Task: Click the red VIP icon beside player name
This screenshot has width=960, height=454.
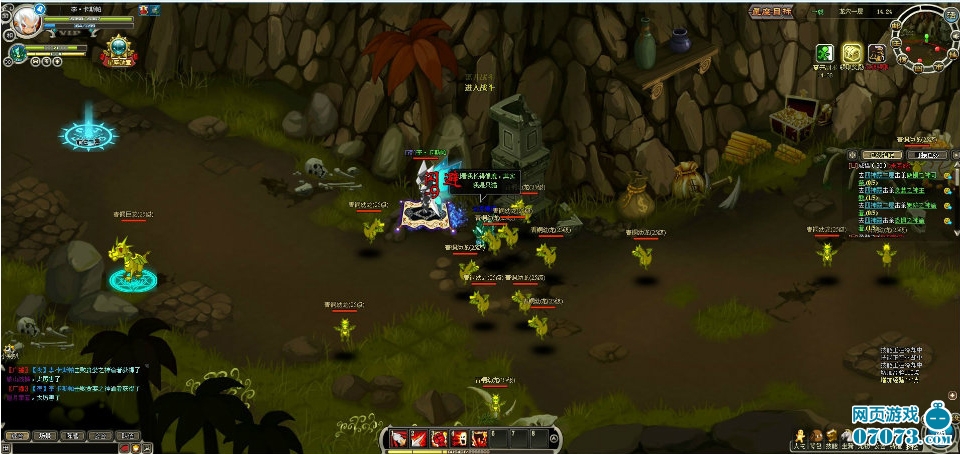Action: pos(144,9)
